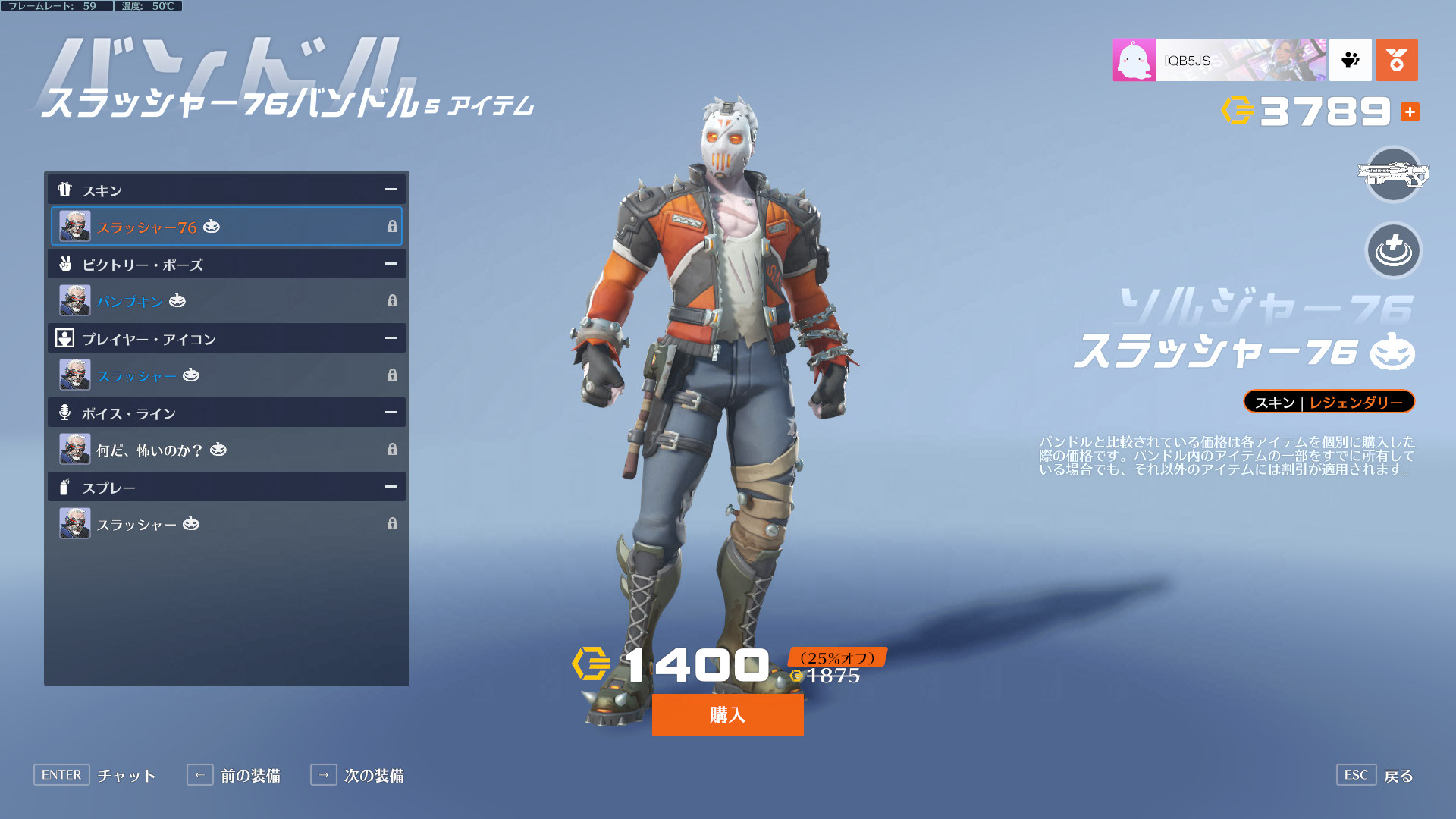This screenshot has height=819, width=1456.
Task: Collapse the プレイヤー・アイコン category header
Action: pos(391,338)
